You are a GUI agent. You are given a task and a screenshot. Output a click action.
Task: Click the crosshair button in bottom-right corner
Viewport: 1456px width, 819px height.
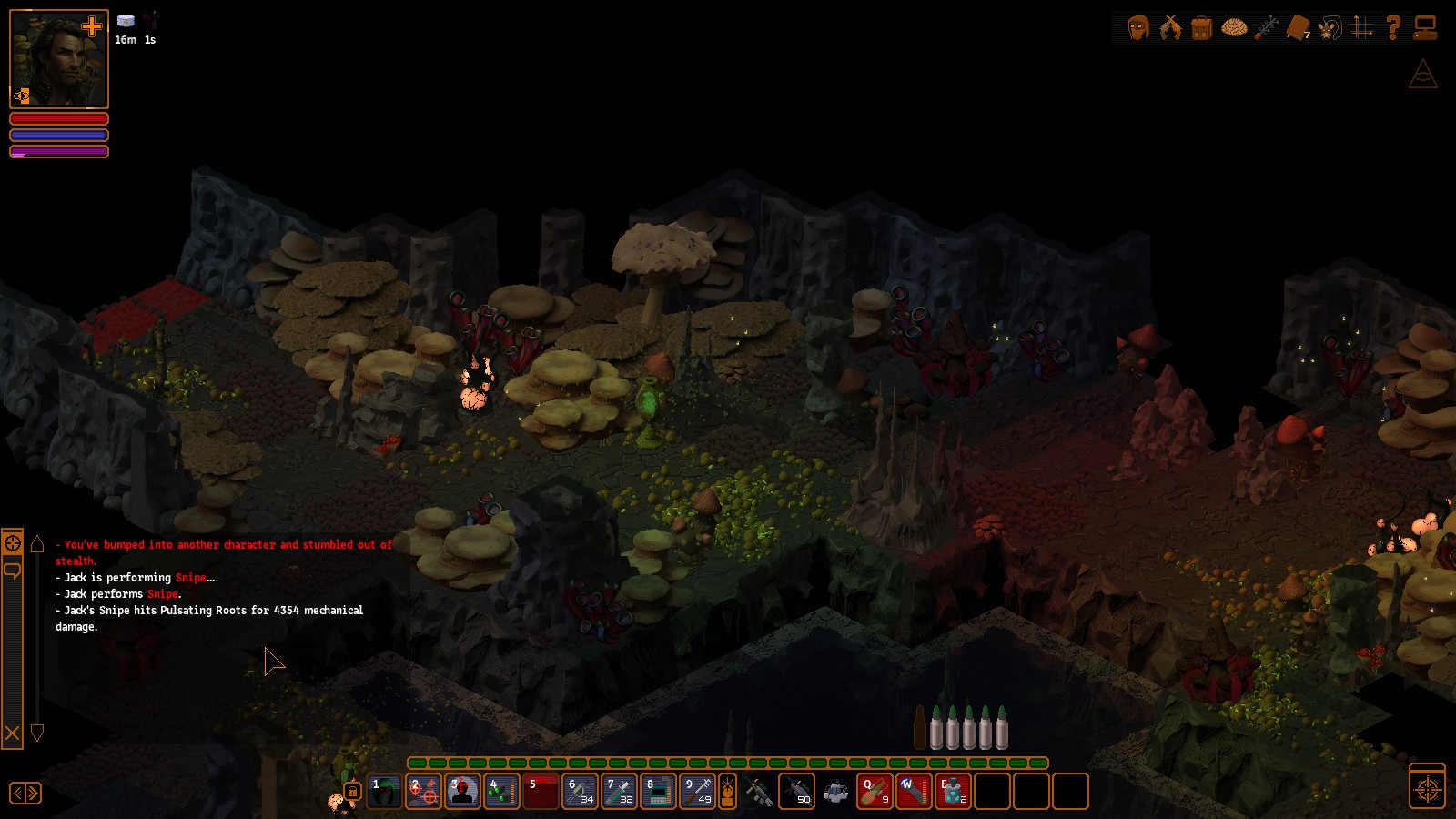1427,789
